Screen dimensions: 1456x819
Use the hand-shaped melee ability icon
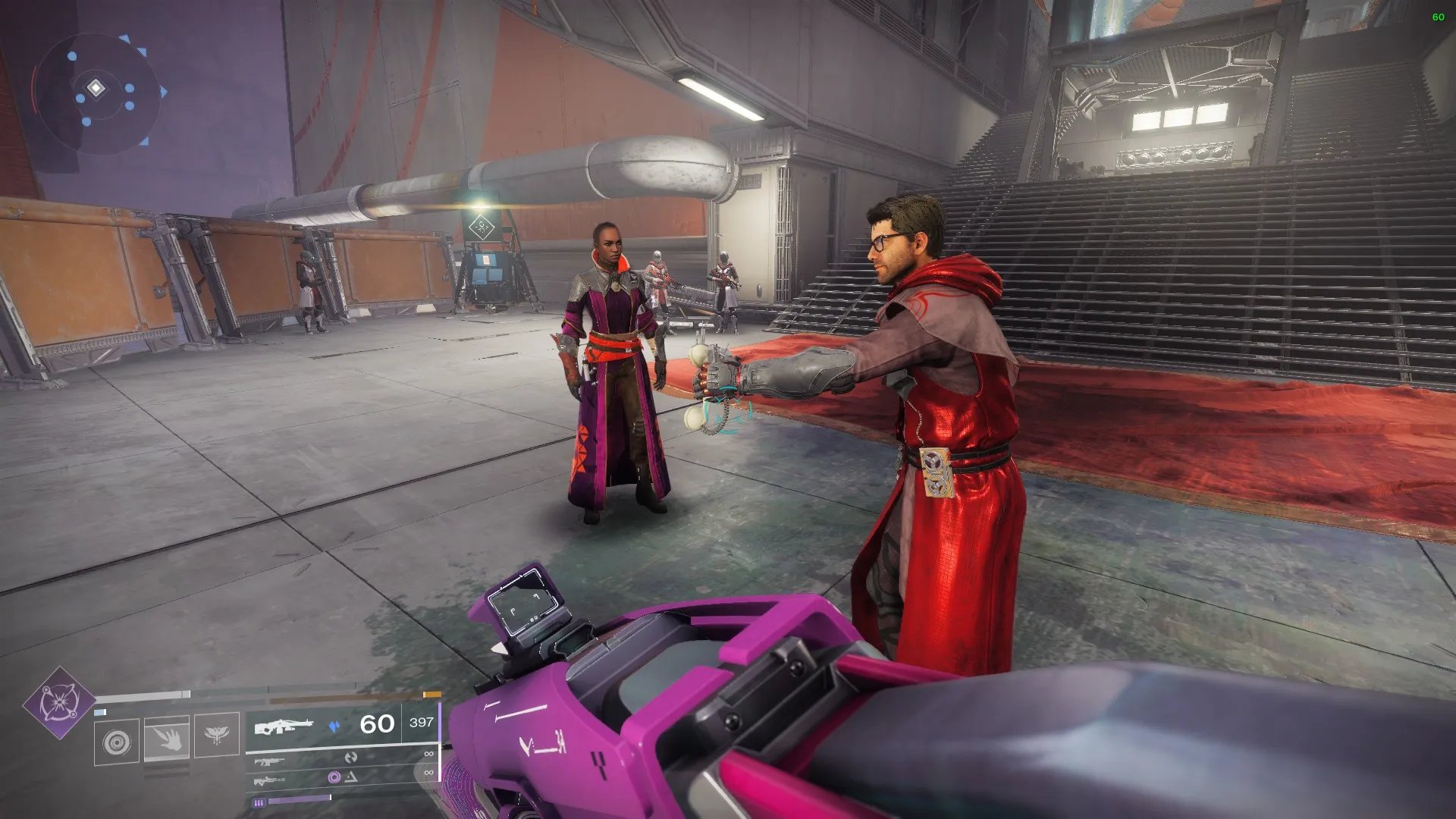pos(167,738)
